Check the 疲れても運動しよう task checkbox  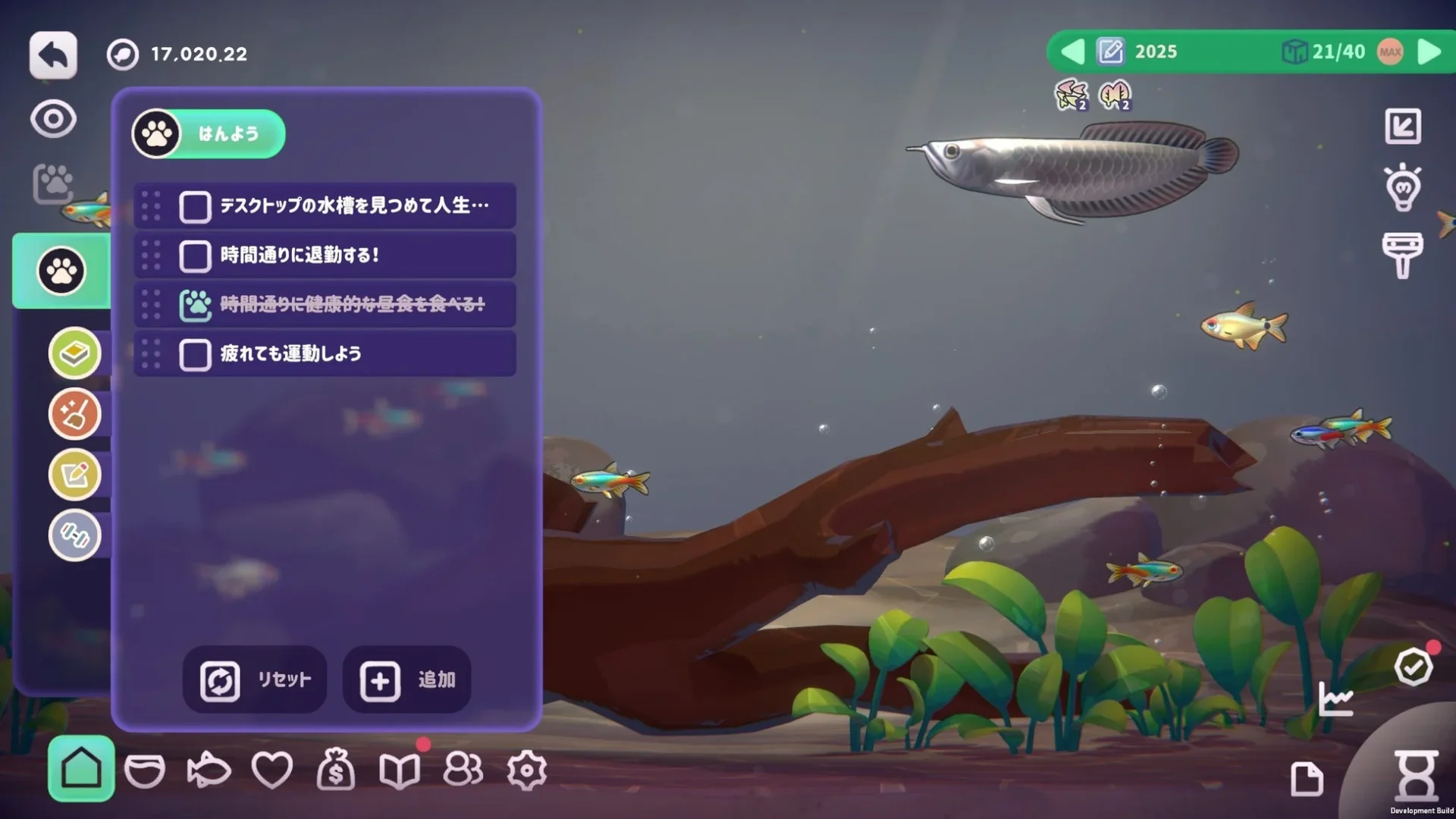click(x=194, y=353)
